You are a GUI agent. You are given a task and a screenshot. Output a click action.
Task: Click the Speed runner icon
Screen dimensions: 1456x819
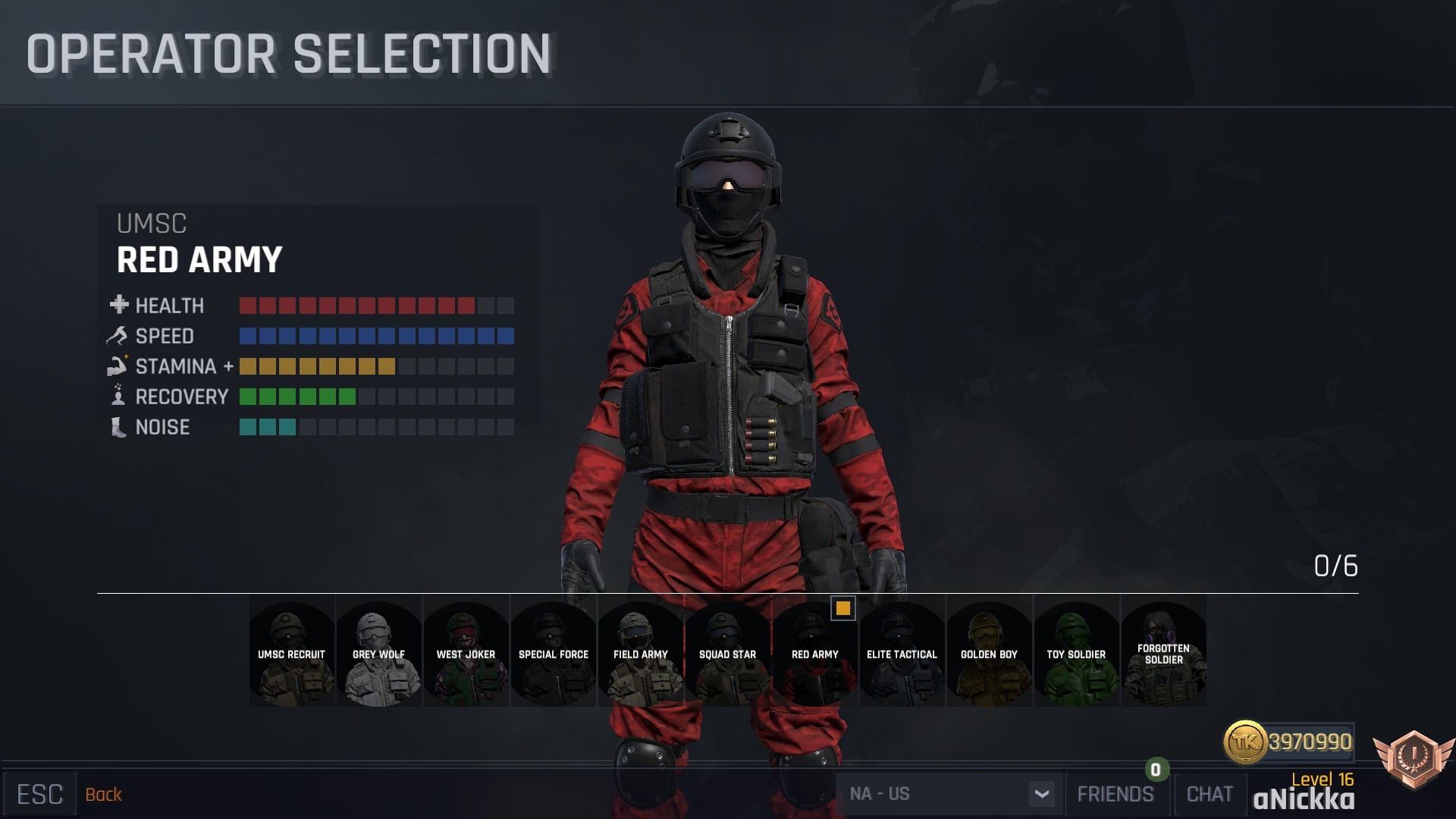point(118,336)
